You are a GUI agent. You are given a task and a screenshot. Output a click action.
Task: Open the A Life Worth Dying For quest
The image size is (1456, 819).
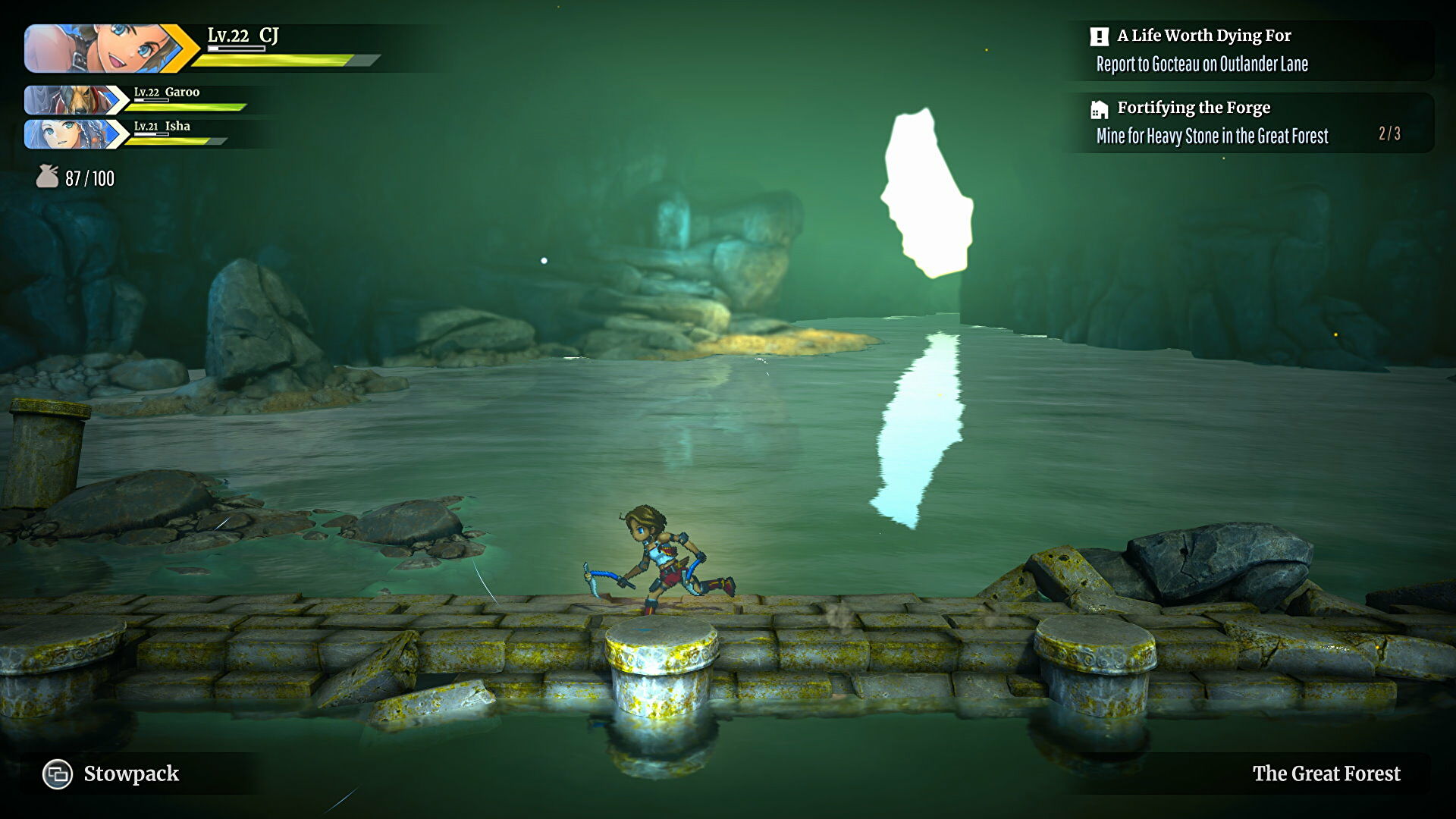1203,36
